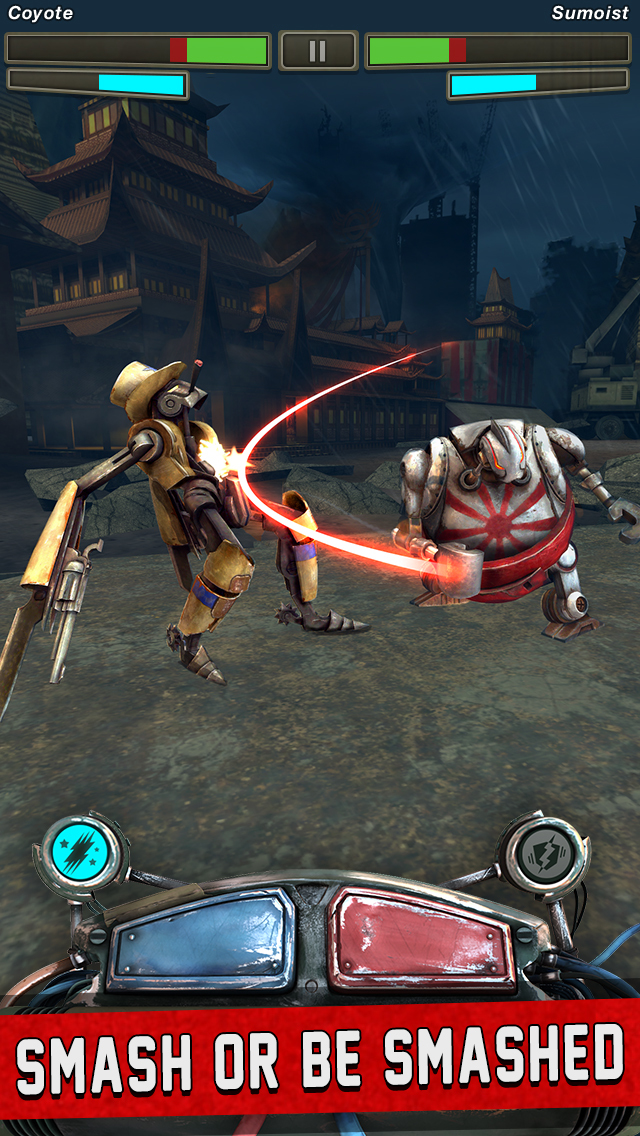Pause the fight with the pause button
This screenshot has width=640, height=1136.
click(318, 51)
